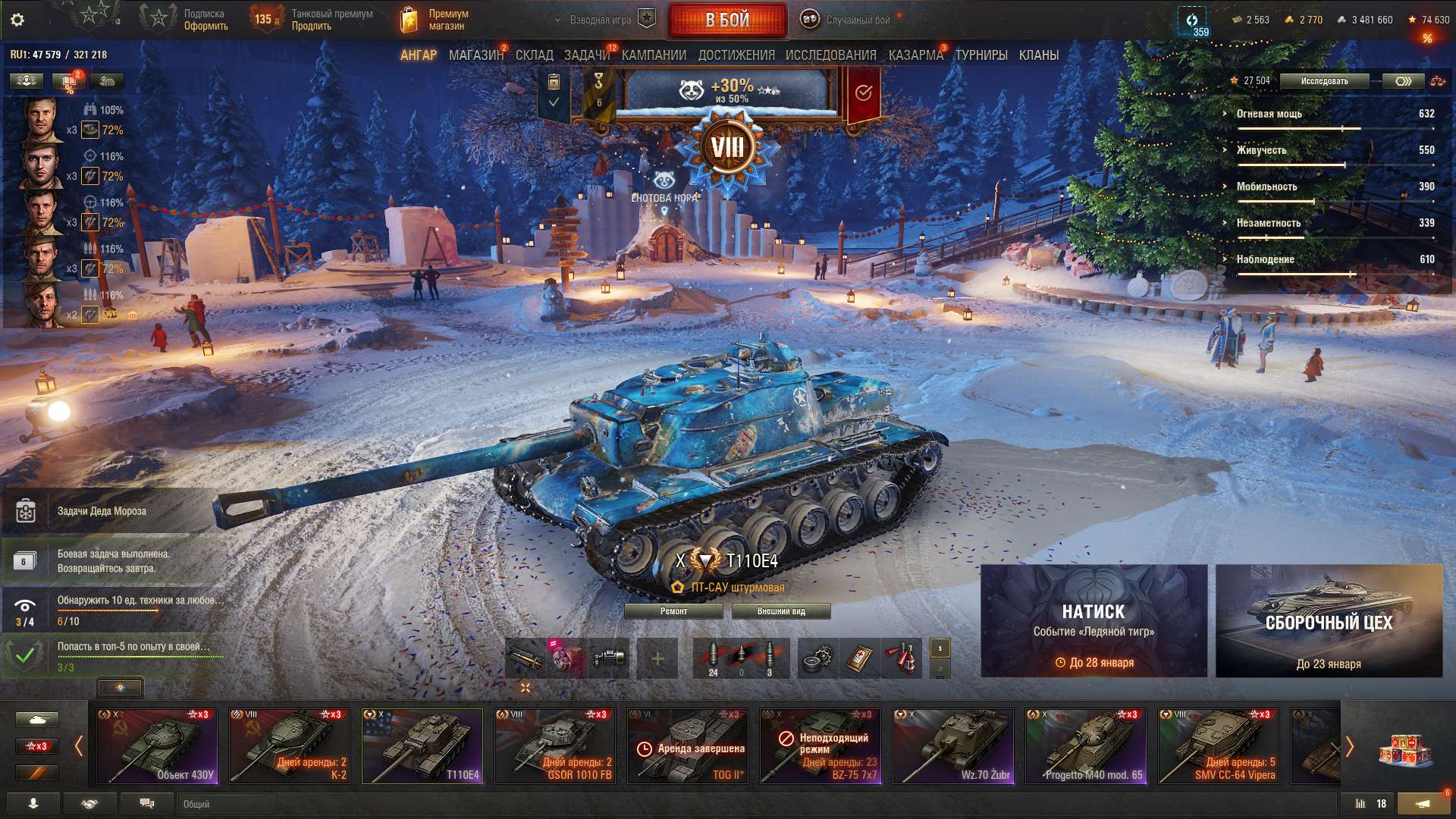Open the chat channels icon near Общий field
Screen dimensions: 1456x819
pos(148,802)
